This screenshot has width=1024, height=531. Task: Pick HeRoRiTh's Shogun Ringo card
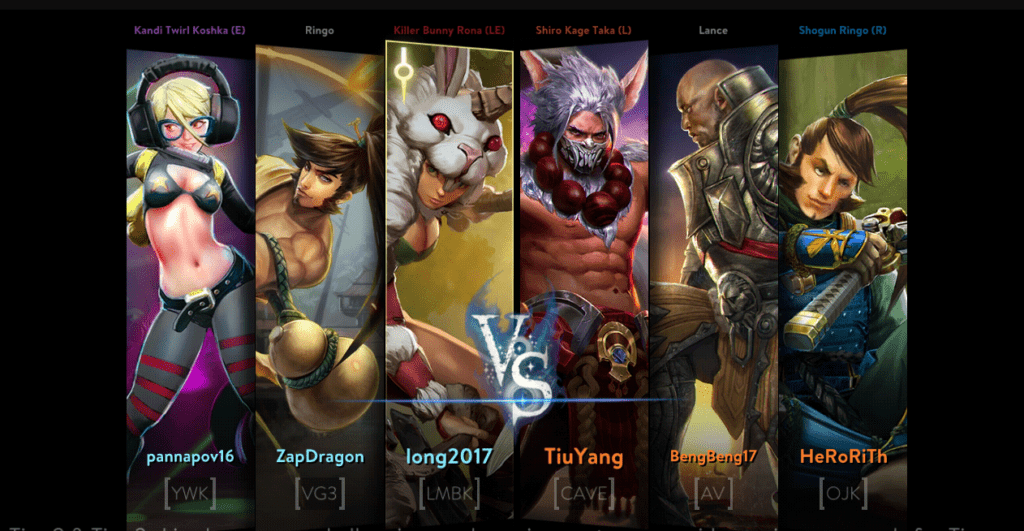point(842,250)
